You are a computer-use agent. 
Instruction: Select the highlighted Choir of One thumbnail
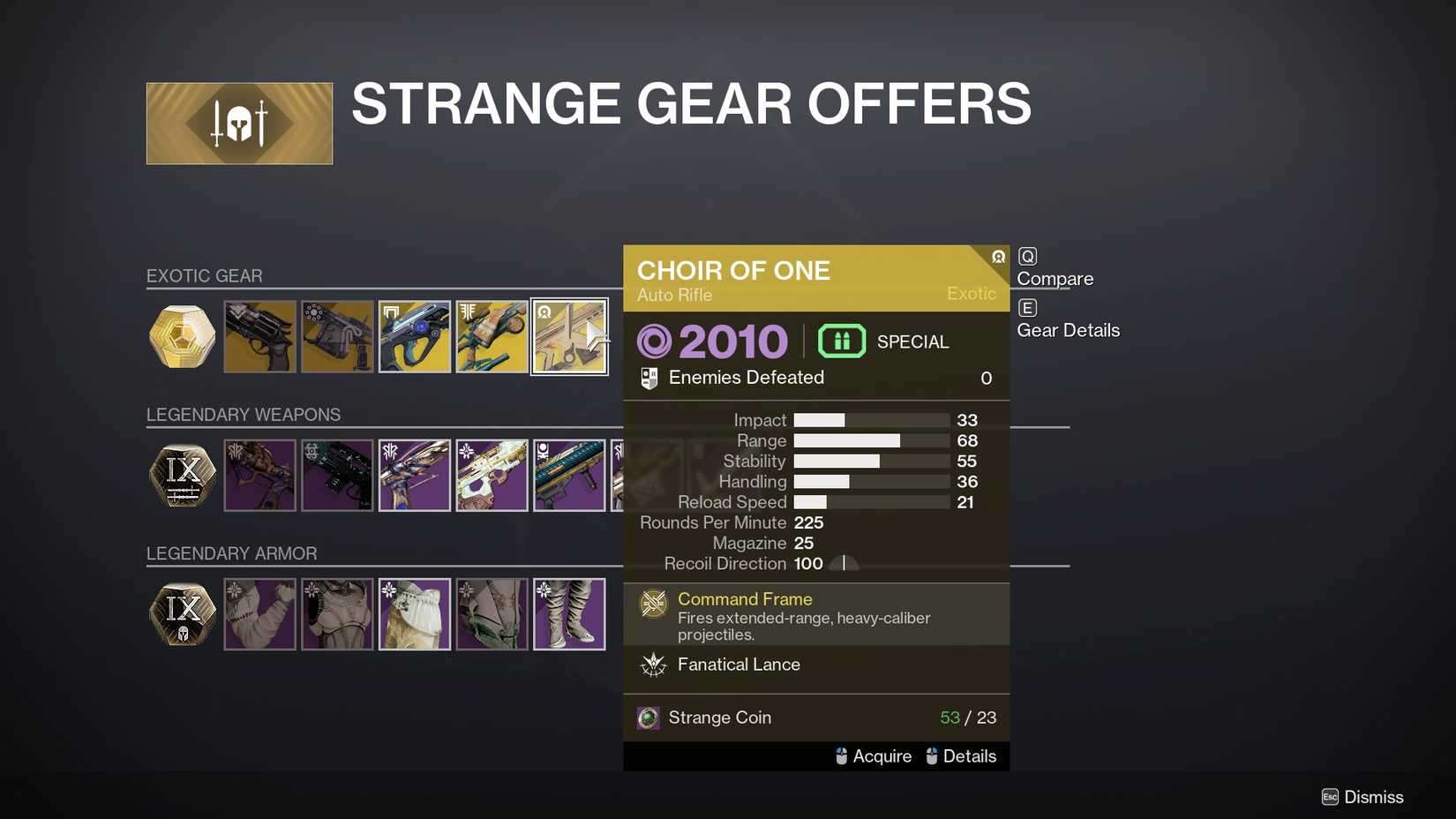(x=569, y=336)
